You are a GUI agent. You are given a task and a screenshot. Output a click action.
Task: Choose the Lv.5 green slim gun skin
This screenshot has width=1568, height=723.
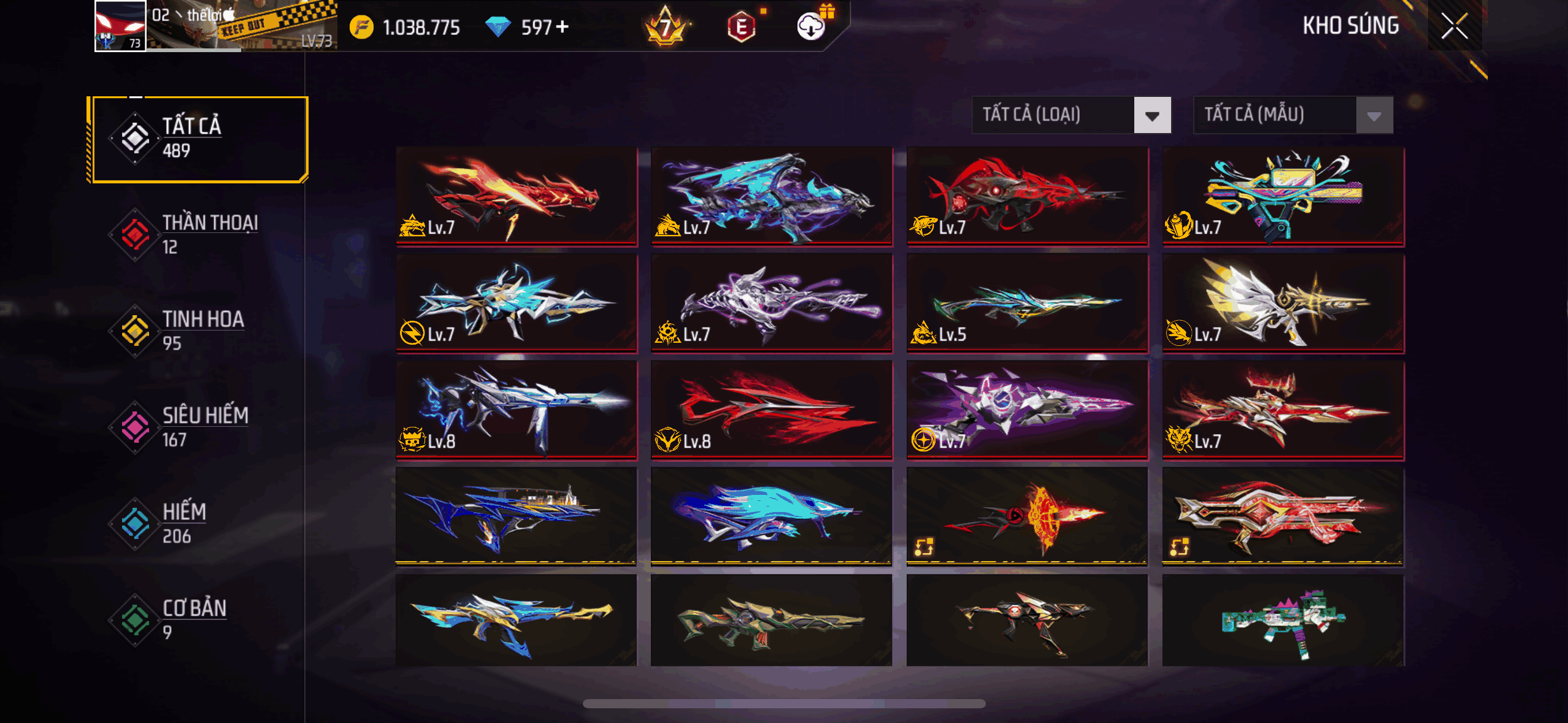tap(1027, 304)
